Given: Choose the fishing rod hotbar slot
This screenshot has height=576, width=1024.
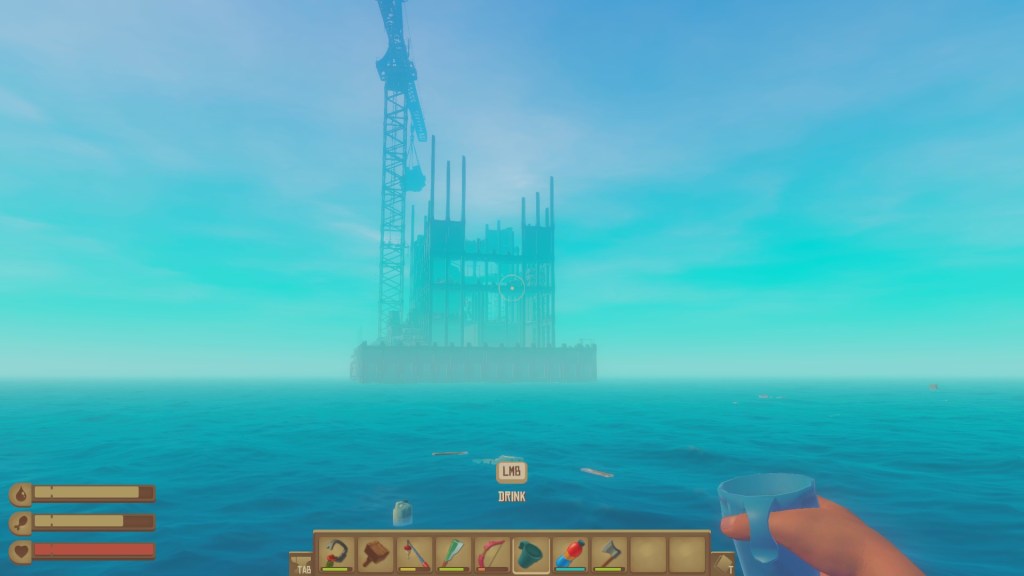Looking at the screenshot, I should point(415,553).
